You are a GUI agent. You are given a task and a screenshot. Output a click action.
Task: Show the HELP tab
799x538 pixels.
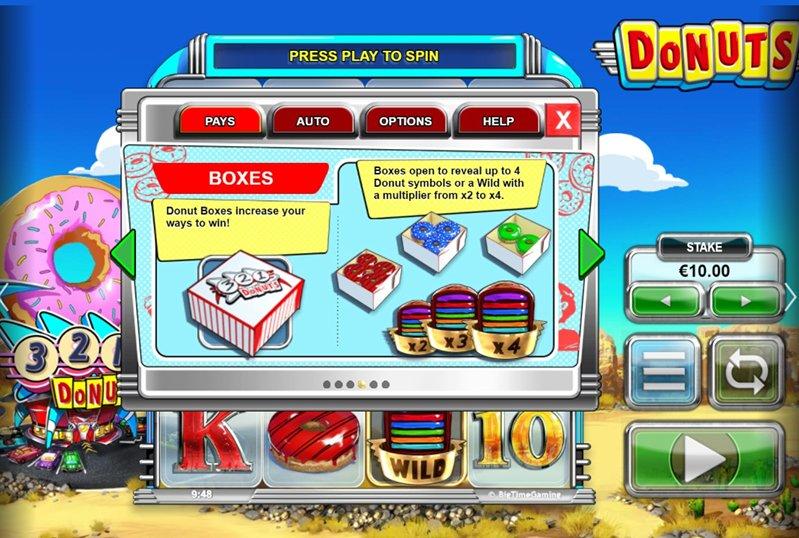(x=498, y=121)
